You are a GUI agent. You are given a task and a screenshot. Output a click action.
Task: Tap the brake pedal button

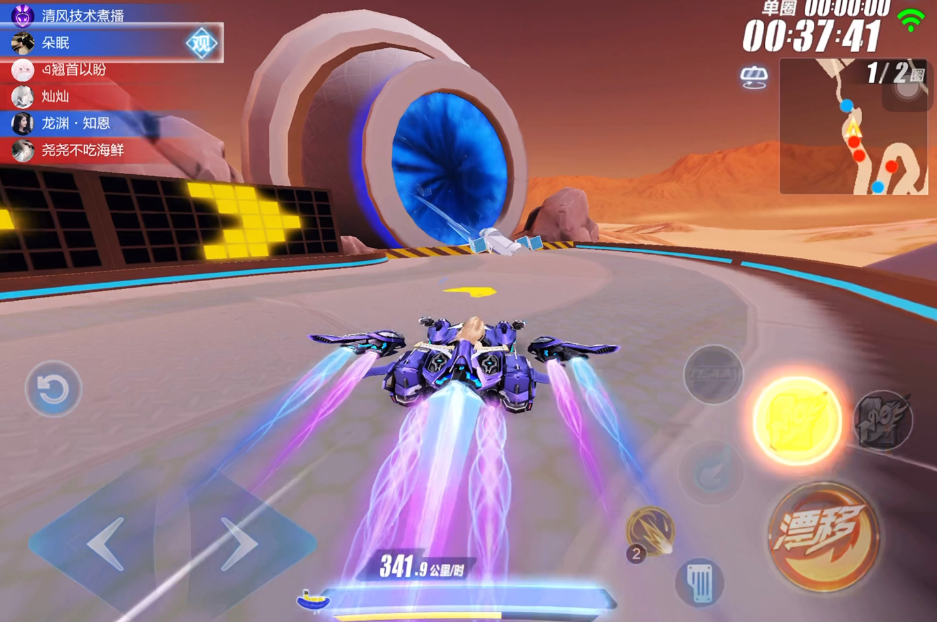click(x=699, y=581)
